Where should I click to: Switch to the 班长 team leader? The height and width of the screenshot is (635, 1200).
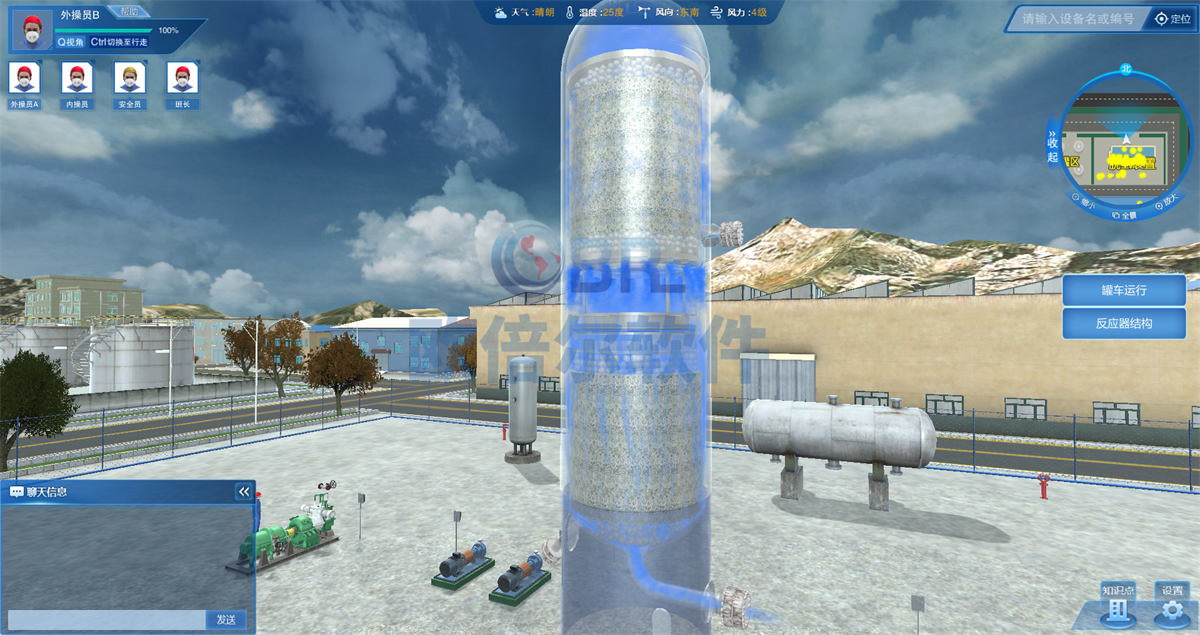182,83
